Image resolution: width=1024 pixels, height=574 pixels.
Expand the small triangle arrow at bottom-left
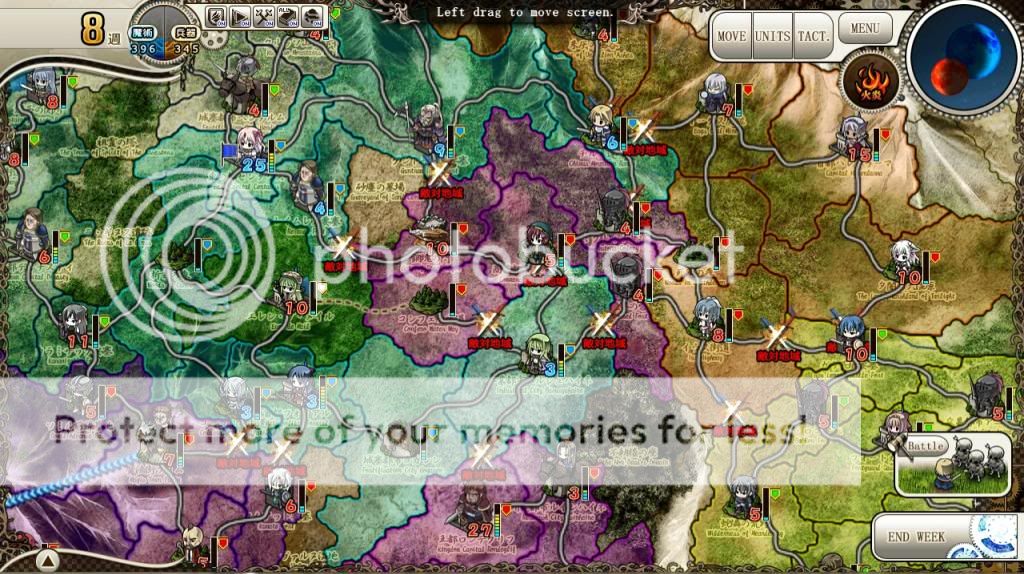pyautogui.click(x=47, y=554)
